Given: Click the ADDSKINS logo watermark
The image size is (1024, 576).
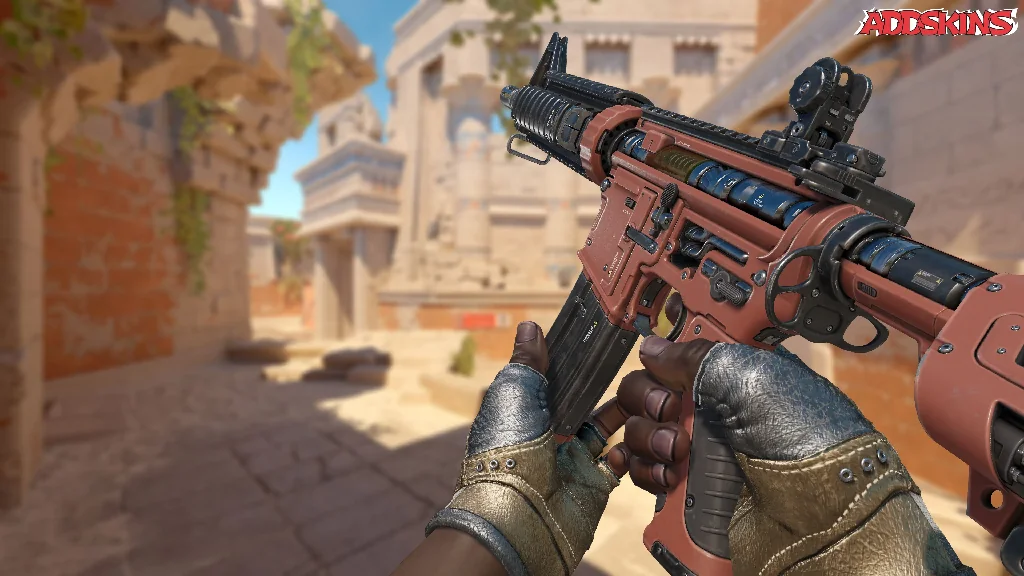Looking at the screenshot, I should click(x=938, y=24).
